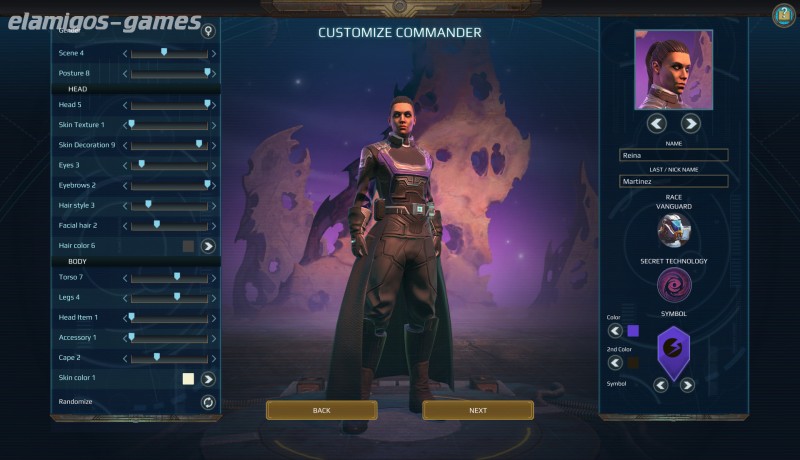800x460 pixels.
Task: Proceed with the Next button
Action: [x=478, y=410]
